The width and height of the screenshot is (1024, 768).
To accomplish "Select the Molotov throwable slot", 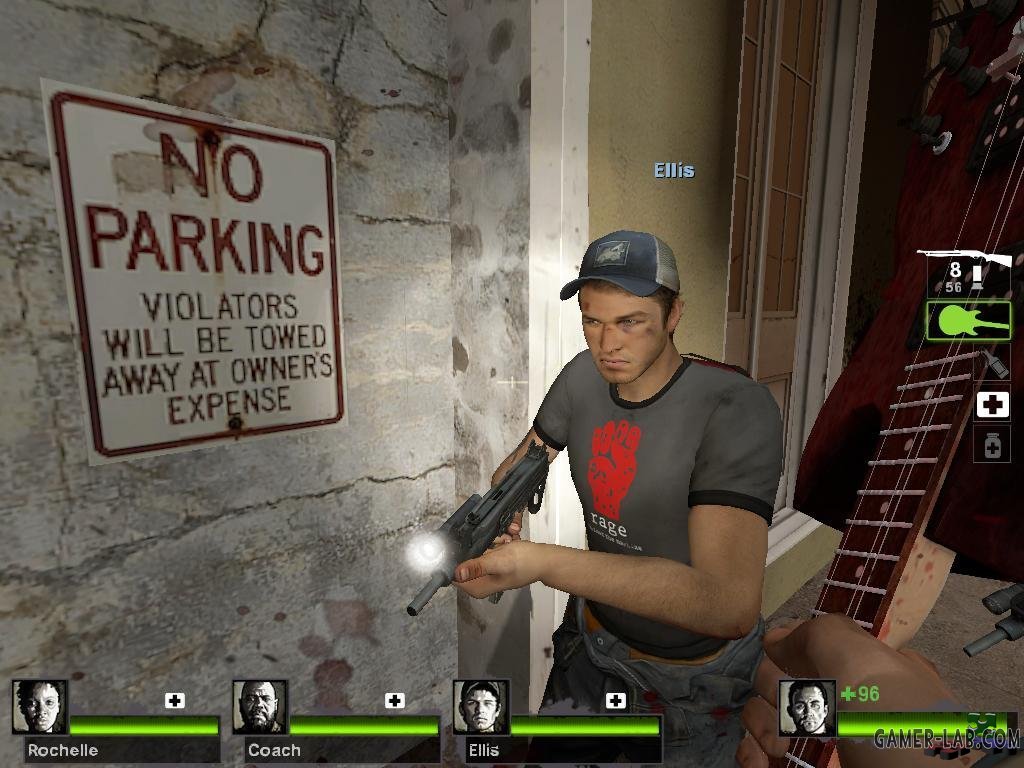I will coord(994,361).
